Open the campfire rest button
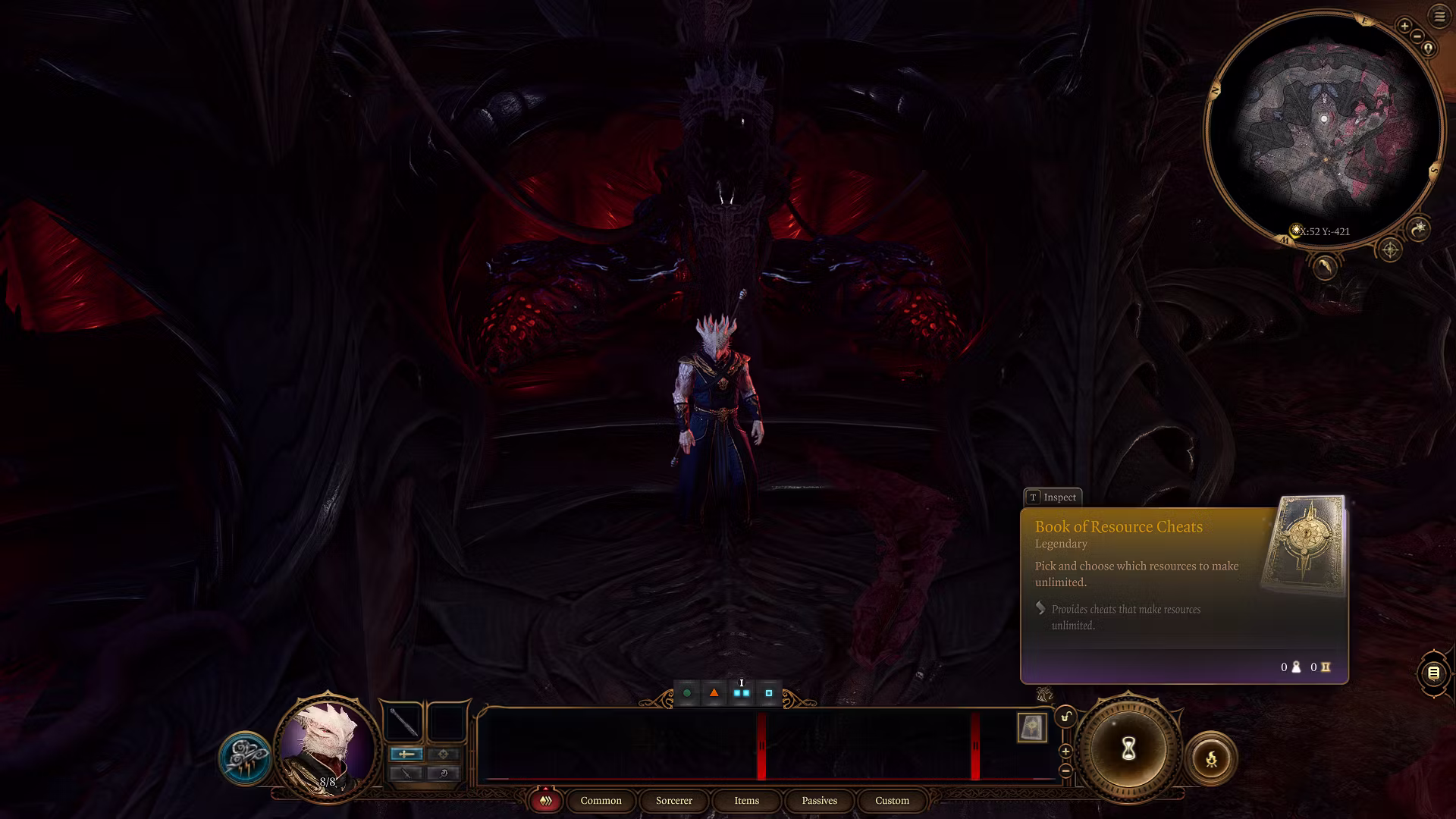The image size is (1456, 819). tap(1211, 758)
